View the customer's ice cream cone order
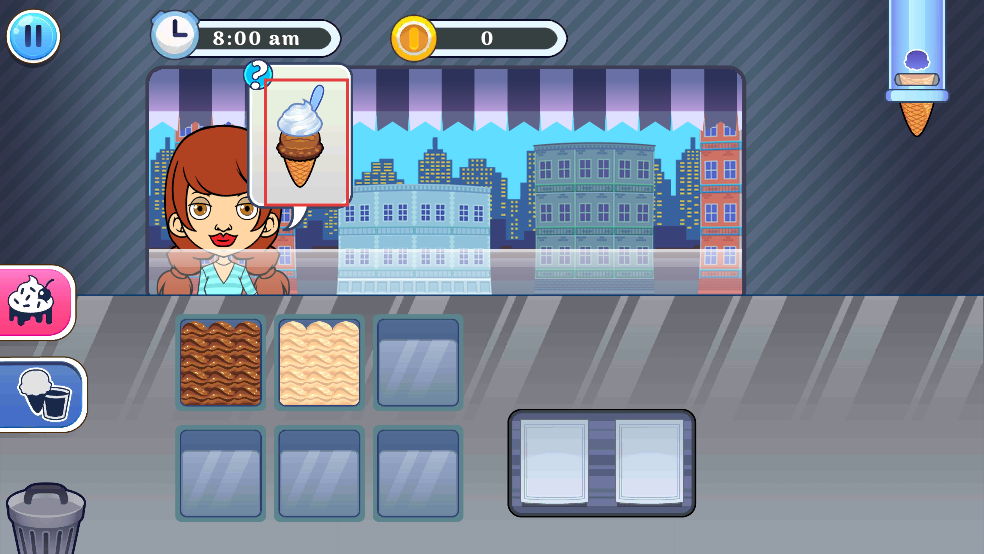This screenshot has width=984, height=554. (305, 140)
